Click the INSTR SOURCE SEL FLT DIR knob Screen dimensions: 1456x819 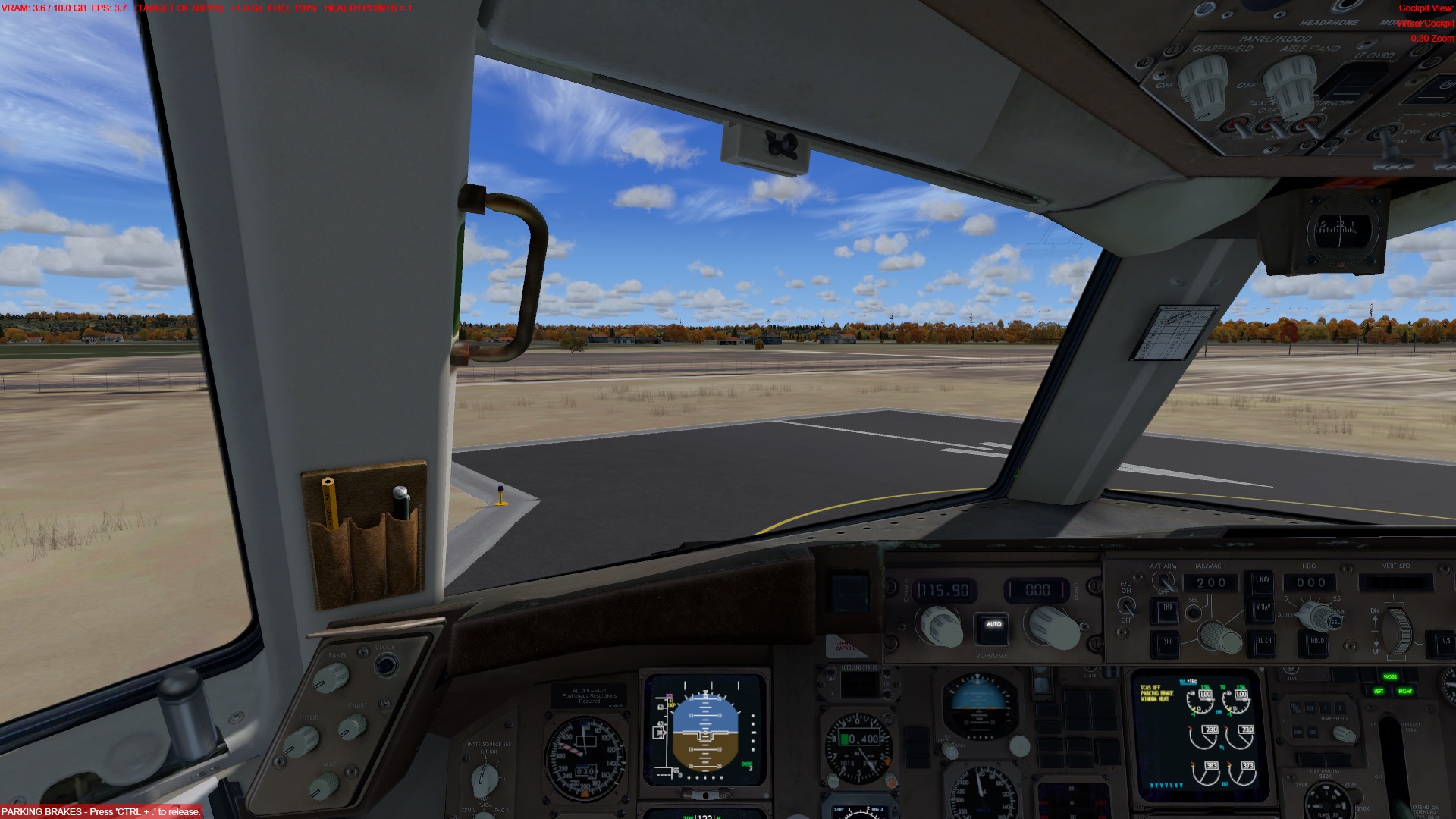point(484,778)
